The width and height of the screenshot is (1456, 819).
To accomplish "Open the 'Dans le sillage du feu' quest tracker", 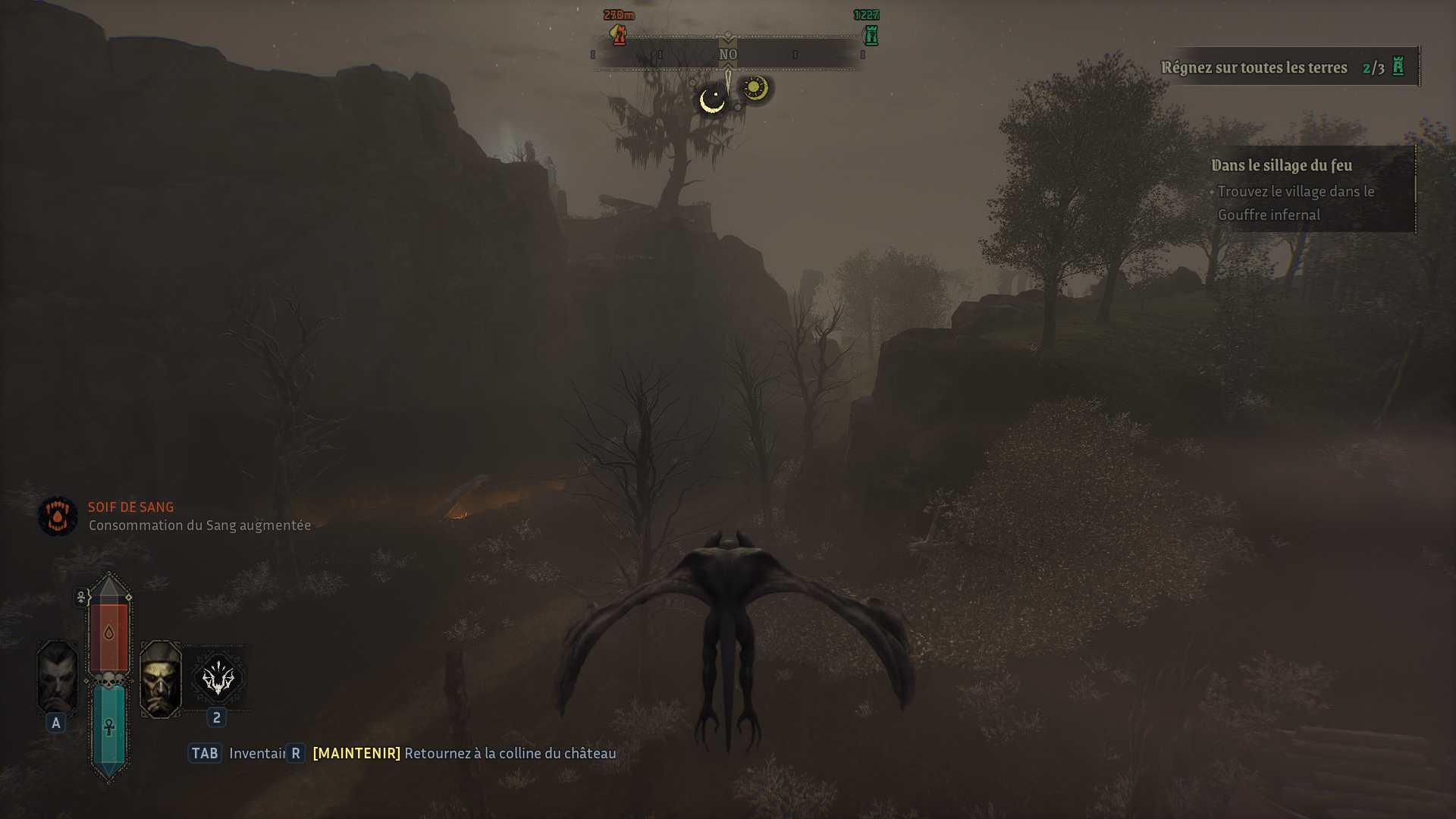I will [x=1282, y=165].
